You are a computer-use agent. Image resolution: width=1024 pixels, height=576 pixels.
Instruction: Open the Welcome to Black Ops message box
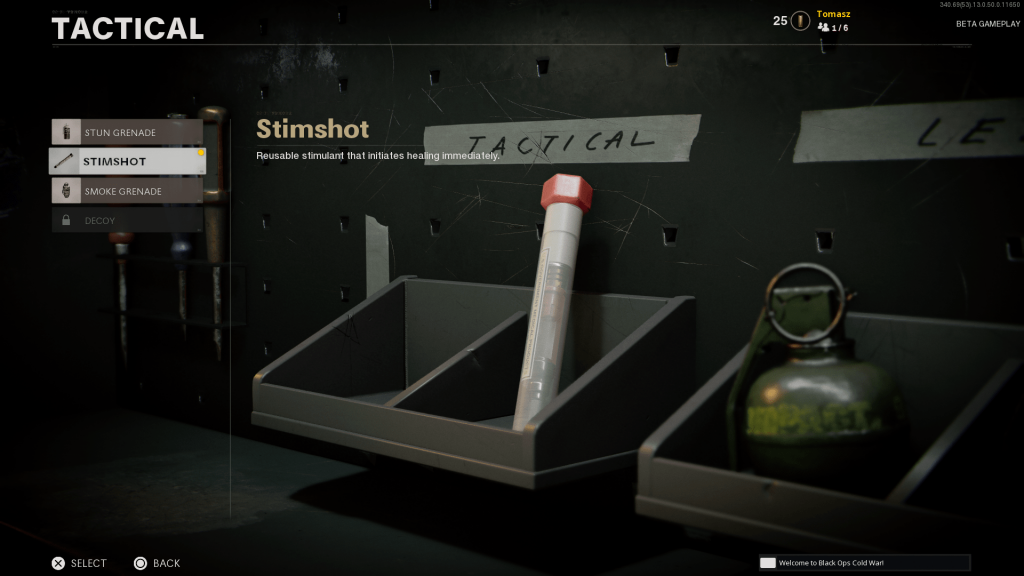click(864, 563)
